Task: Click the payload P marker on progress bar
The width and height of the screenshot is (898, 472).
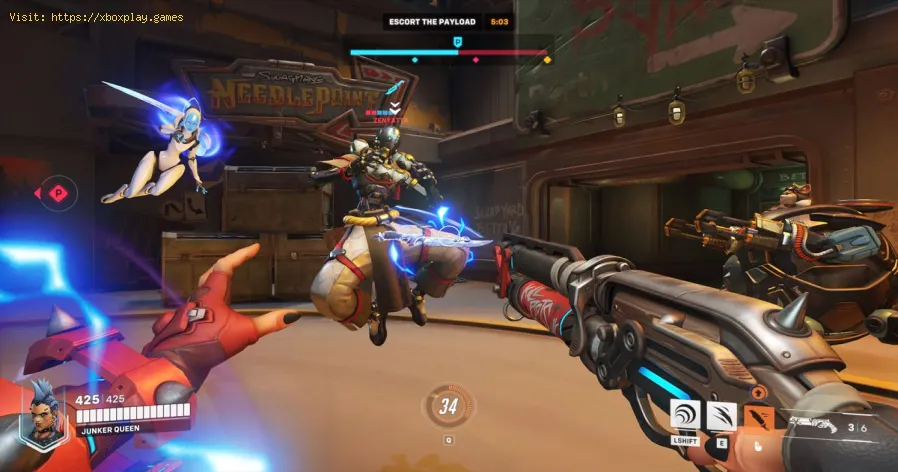Action: tap(458, 42)
